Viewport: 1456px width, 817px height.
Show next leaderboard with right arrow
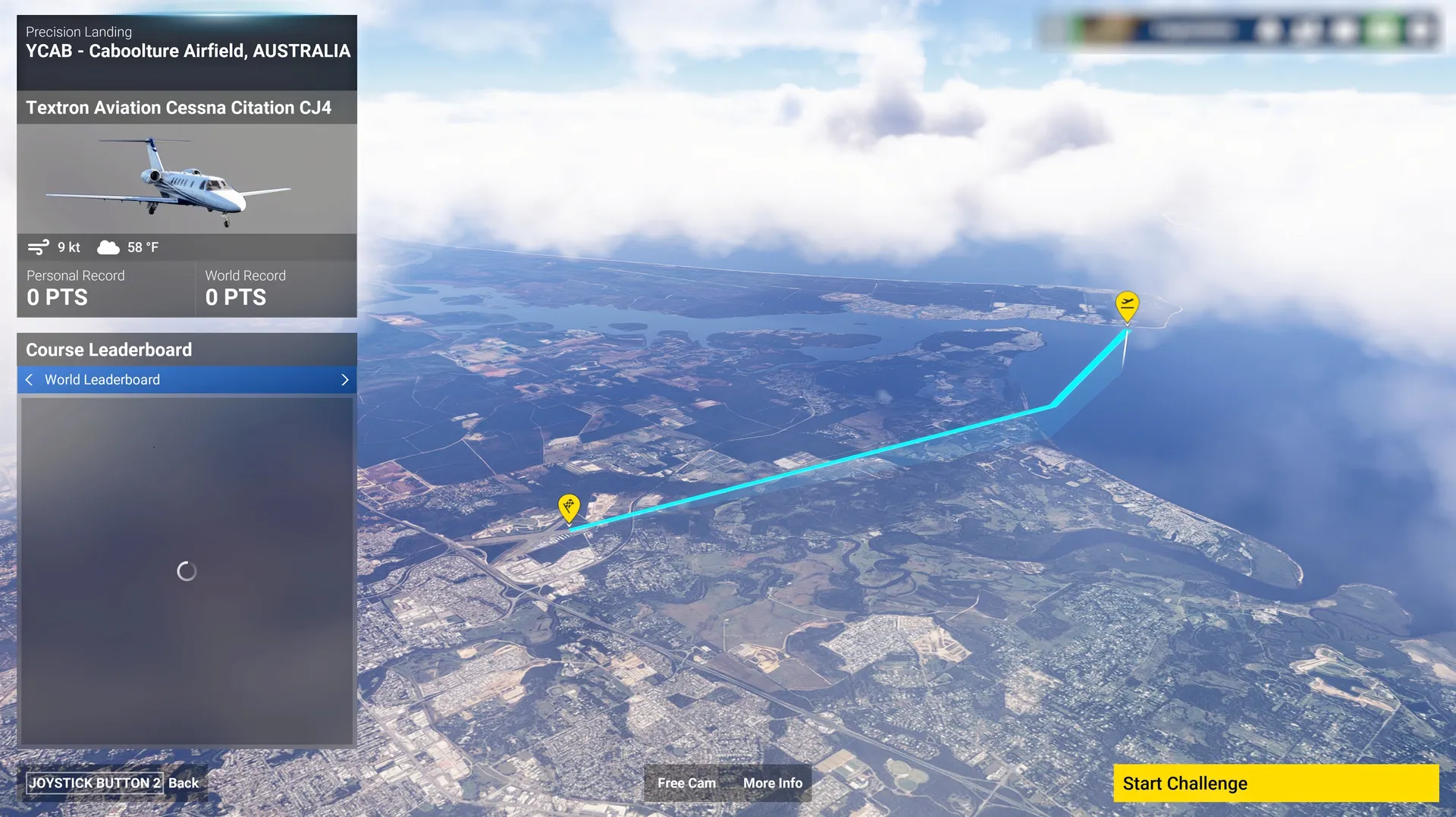(x=345, y=379)
